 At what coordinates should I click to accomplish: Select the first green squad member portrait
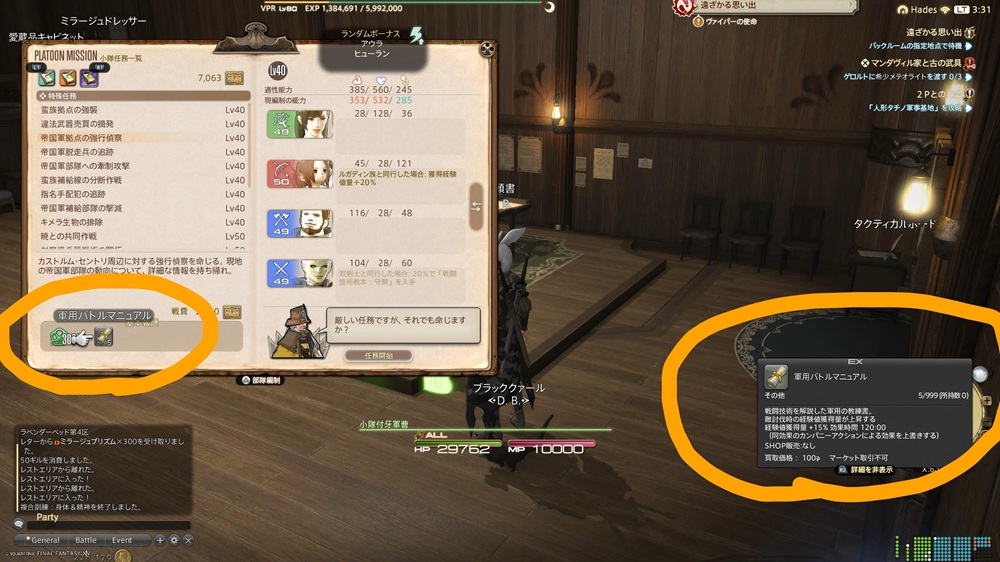(300, 124)
